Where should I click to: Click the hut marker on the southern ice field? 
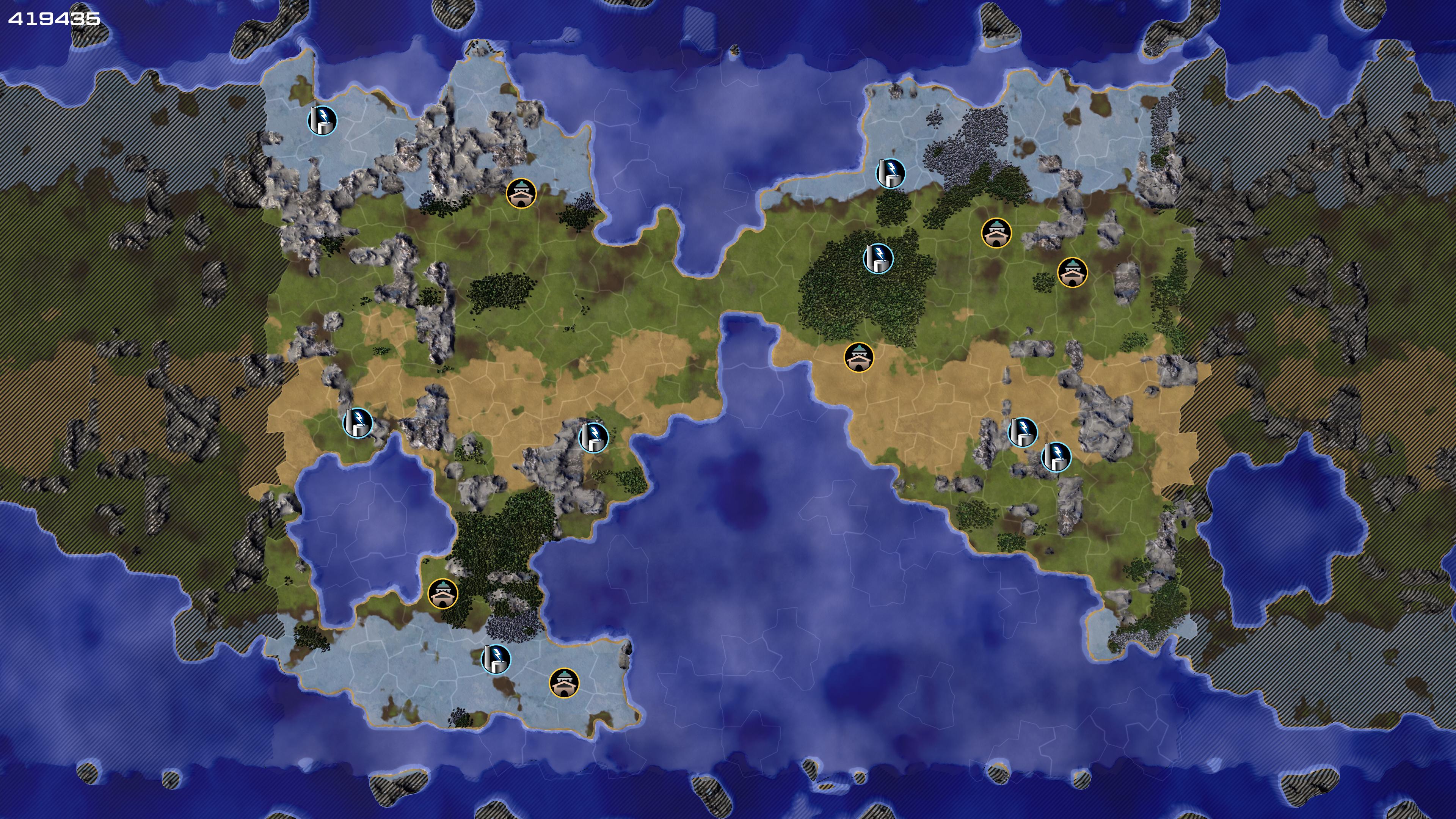(x=564, y=683)
